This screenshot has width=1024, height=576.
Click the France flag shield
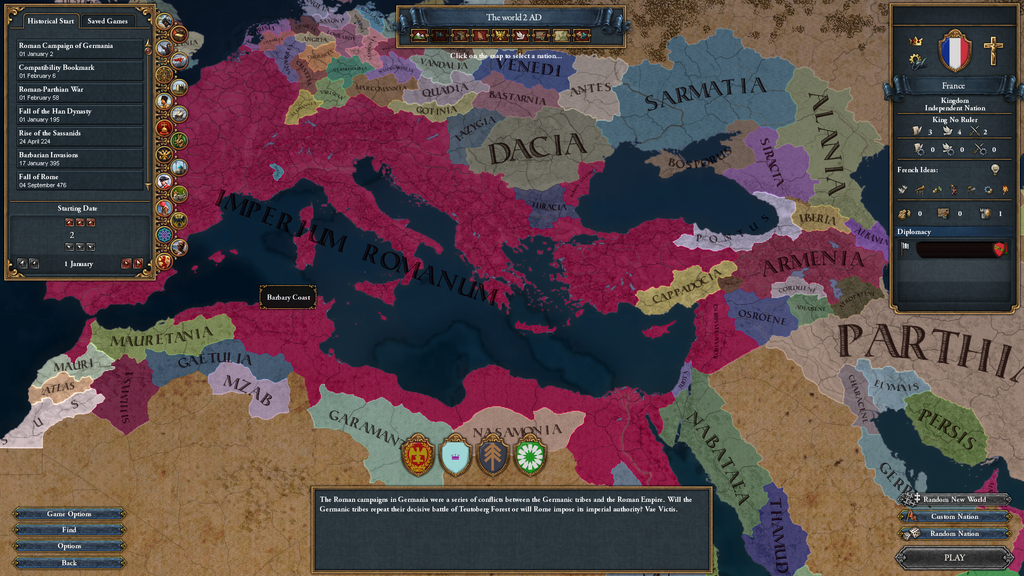[955, 49]
